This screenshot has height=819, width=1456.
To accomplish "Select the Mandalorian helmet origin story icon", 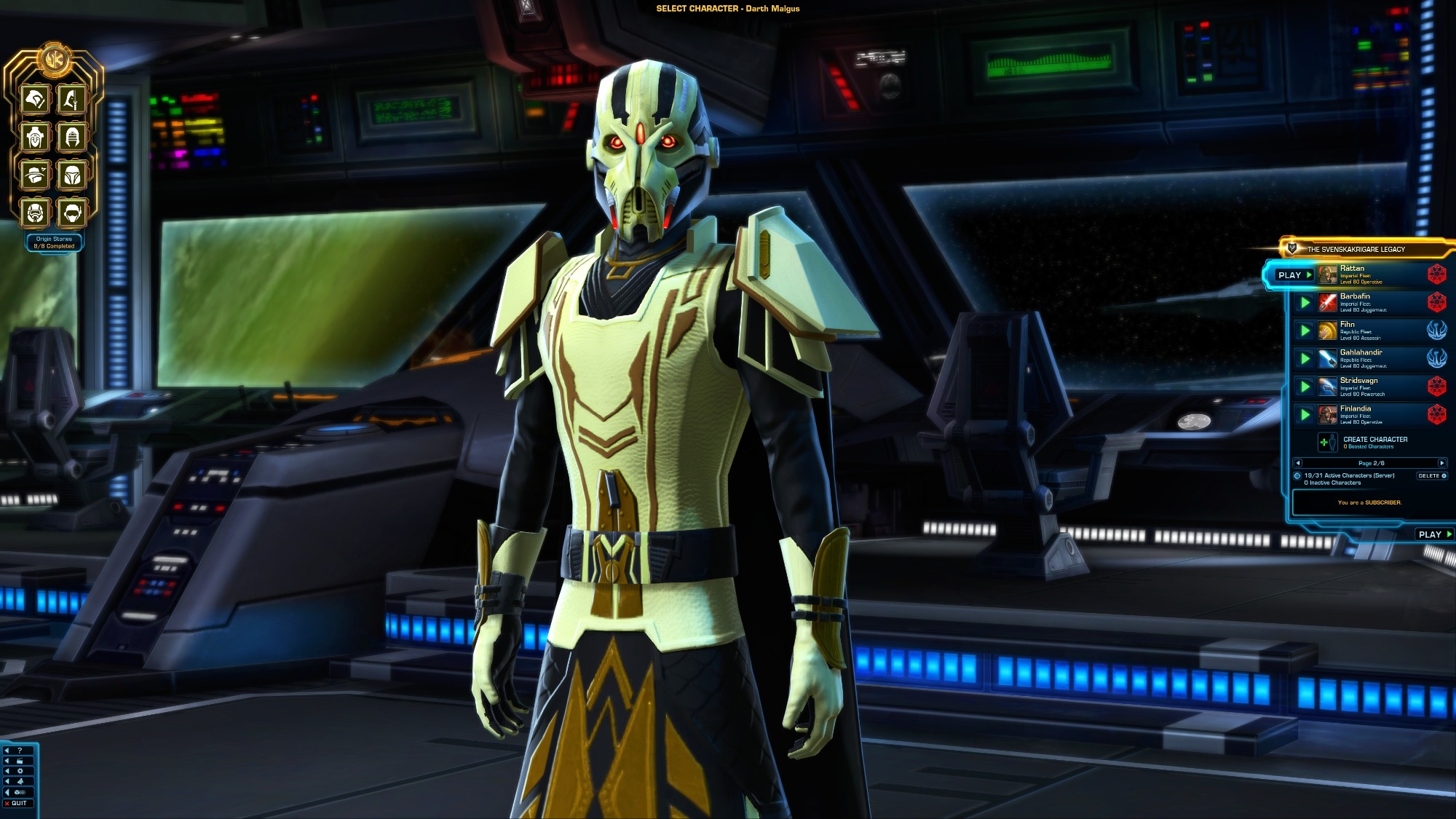I will tap(72, 175).
